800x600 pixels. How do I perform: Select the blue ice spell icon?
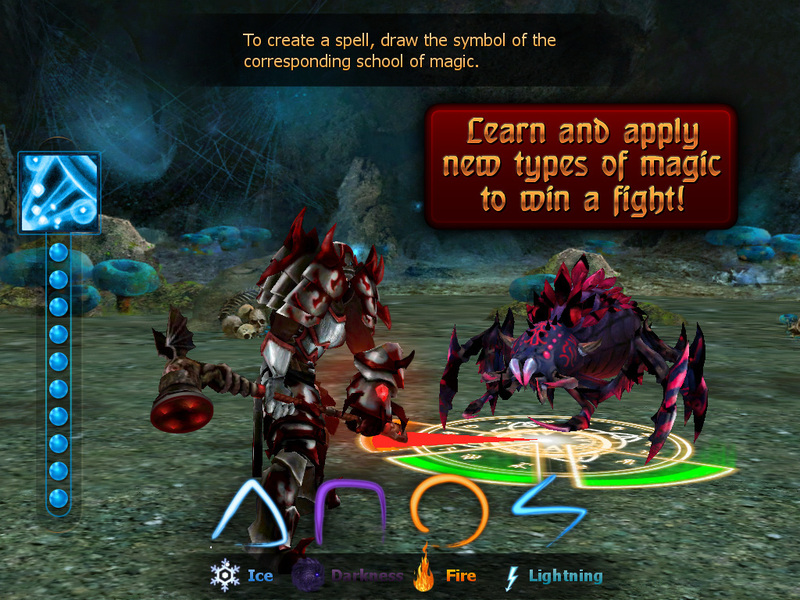click(x=59, y=194)
